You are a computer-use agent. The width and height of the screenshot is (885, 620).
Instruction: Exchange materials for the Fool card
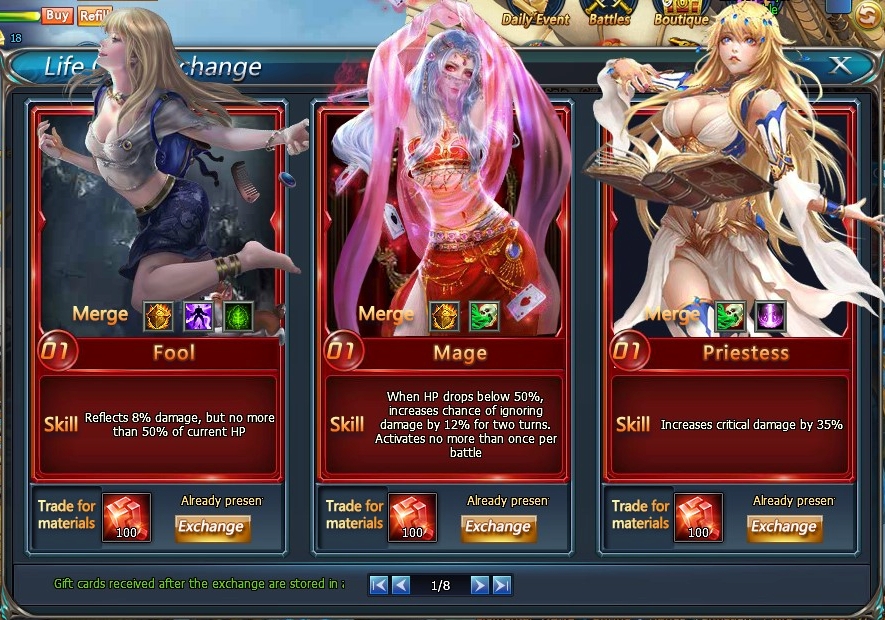[x=212, y=527]
